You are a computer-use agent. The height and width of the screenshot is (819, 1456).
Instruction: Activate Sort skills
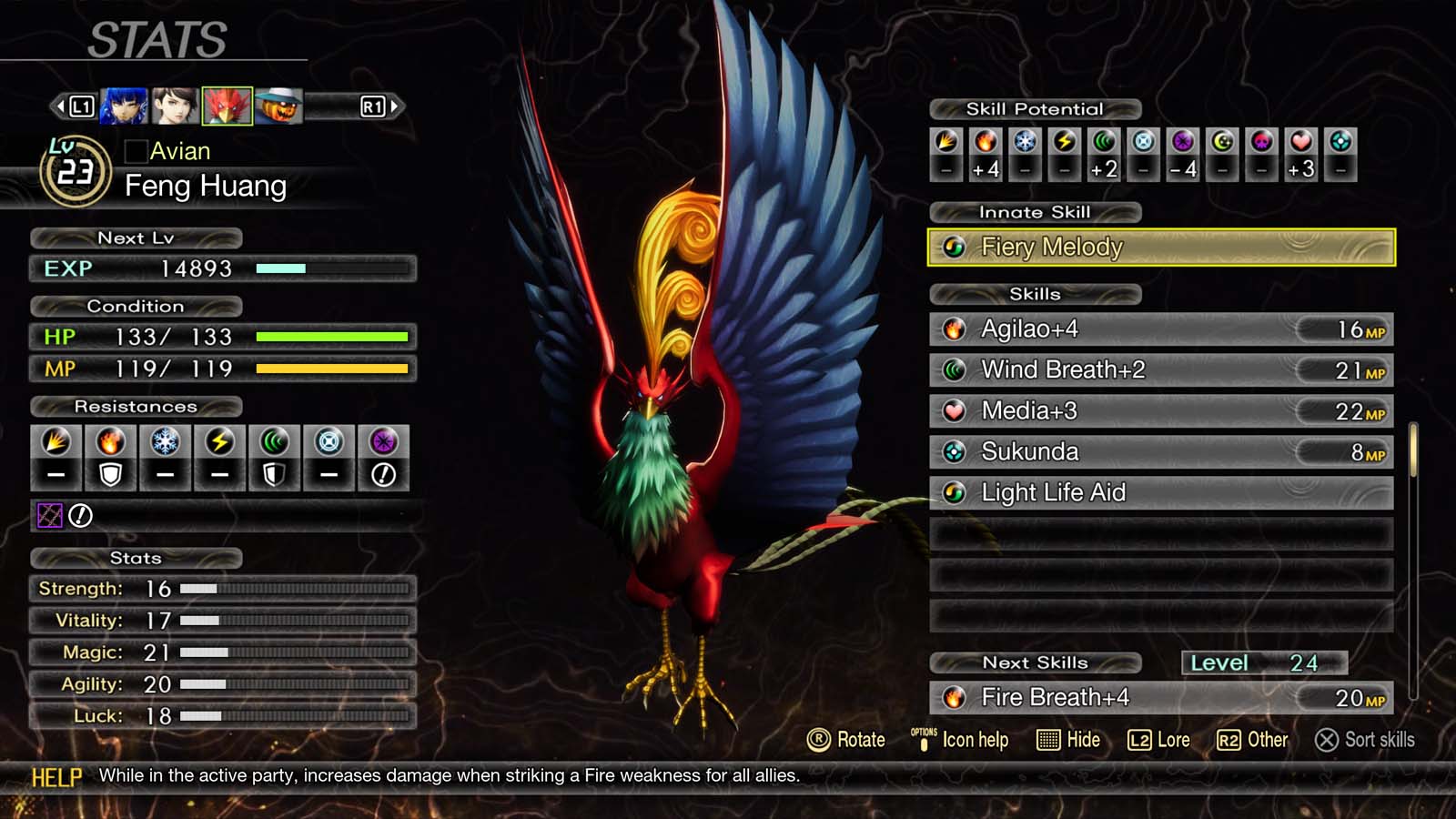(1363, 740)
